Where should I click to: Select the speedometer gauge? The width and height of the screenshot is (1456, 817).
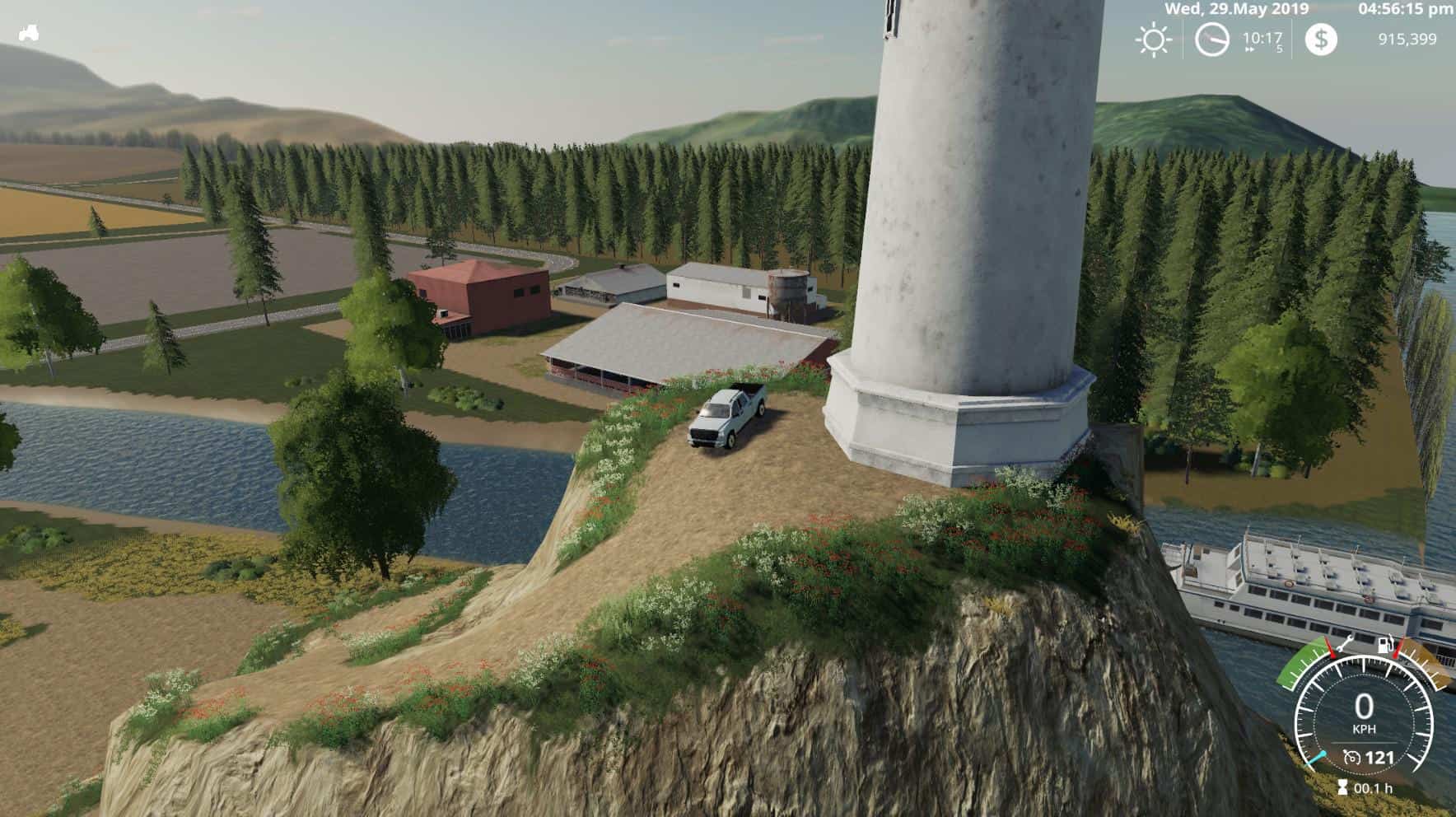pos(1364,715)
